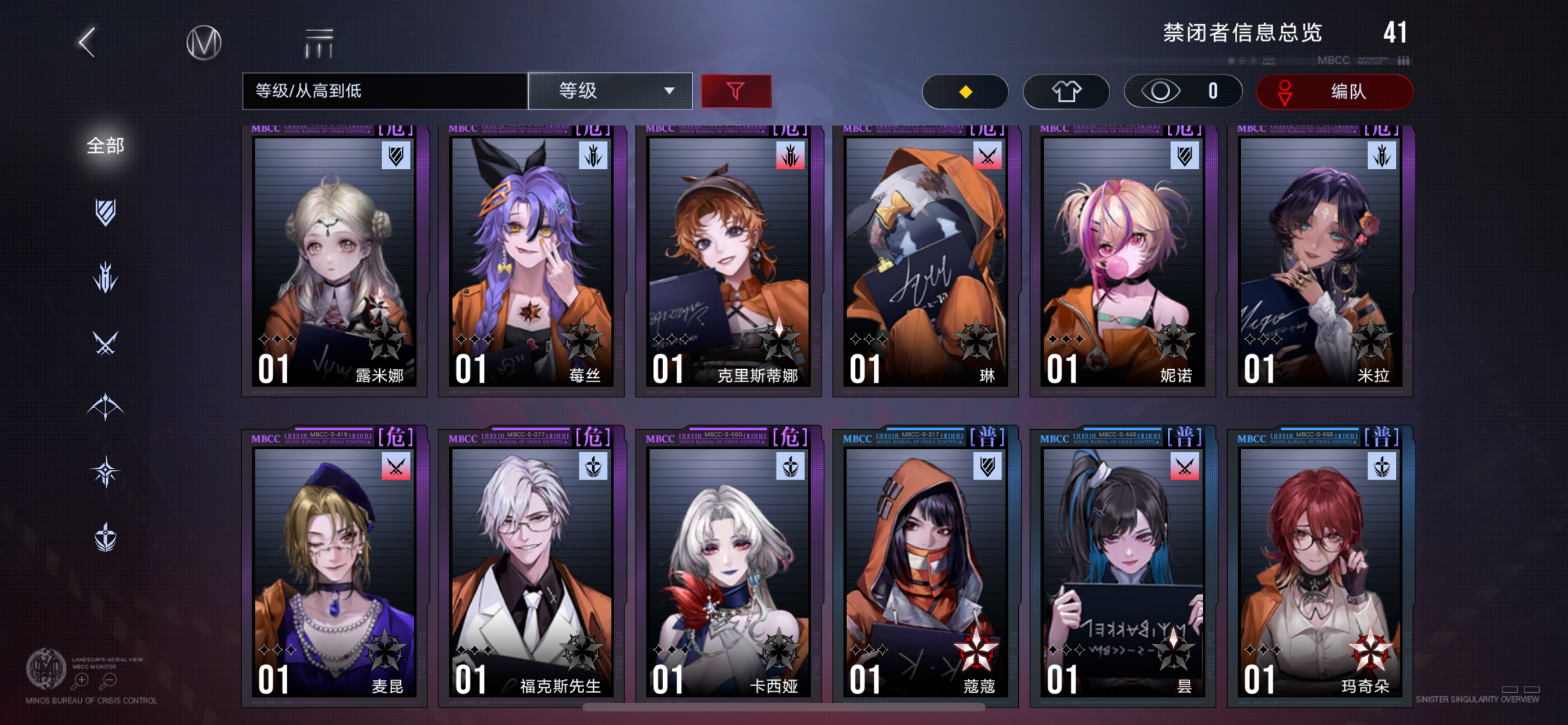Viewport: 1568px width, 725px height.
Task: Toggle the yellow diamond display option
Action: coord(965,91)
